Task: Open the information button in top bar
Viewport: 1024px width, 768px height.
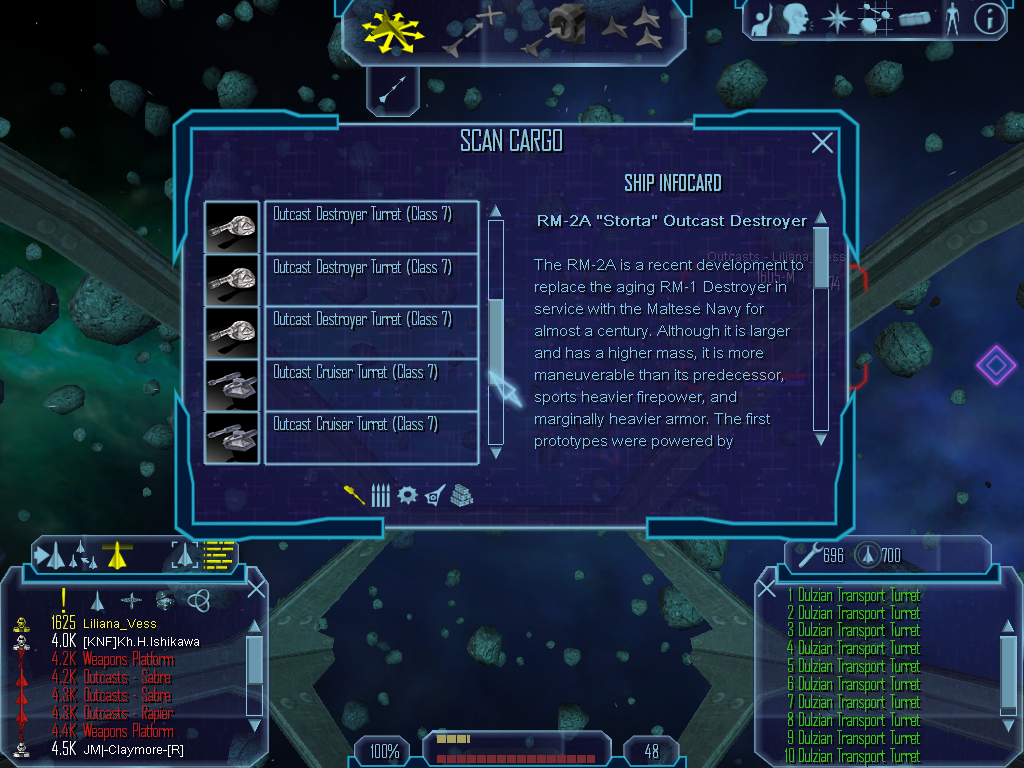Action: tap(988, 18)
